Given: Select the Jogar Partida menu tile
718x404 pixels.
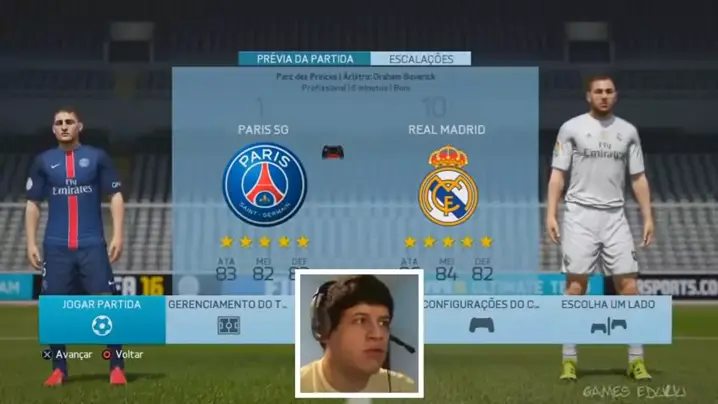Looking at the screenshot, I should coord(101,318).
